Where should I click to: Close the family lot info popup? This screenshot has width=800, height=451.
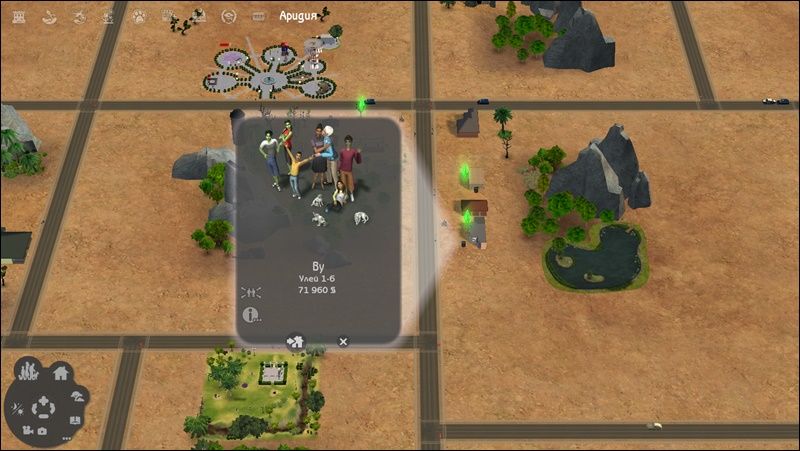[x=343, y=341]
